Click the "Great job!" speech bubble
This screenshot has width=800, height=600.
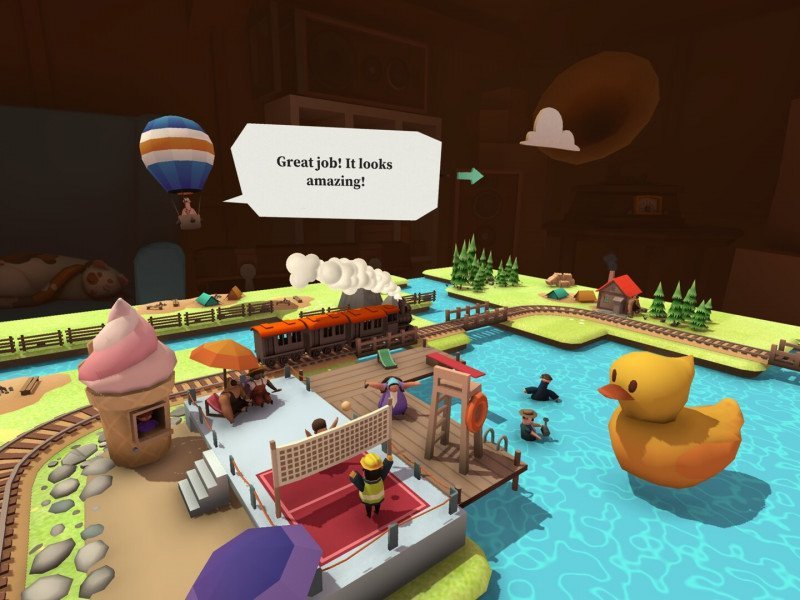[x=335, y=170]
